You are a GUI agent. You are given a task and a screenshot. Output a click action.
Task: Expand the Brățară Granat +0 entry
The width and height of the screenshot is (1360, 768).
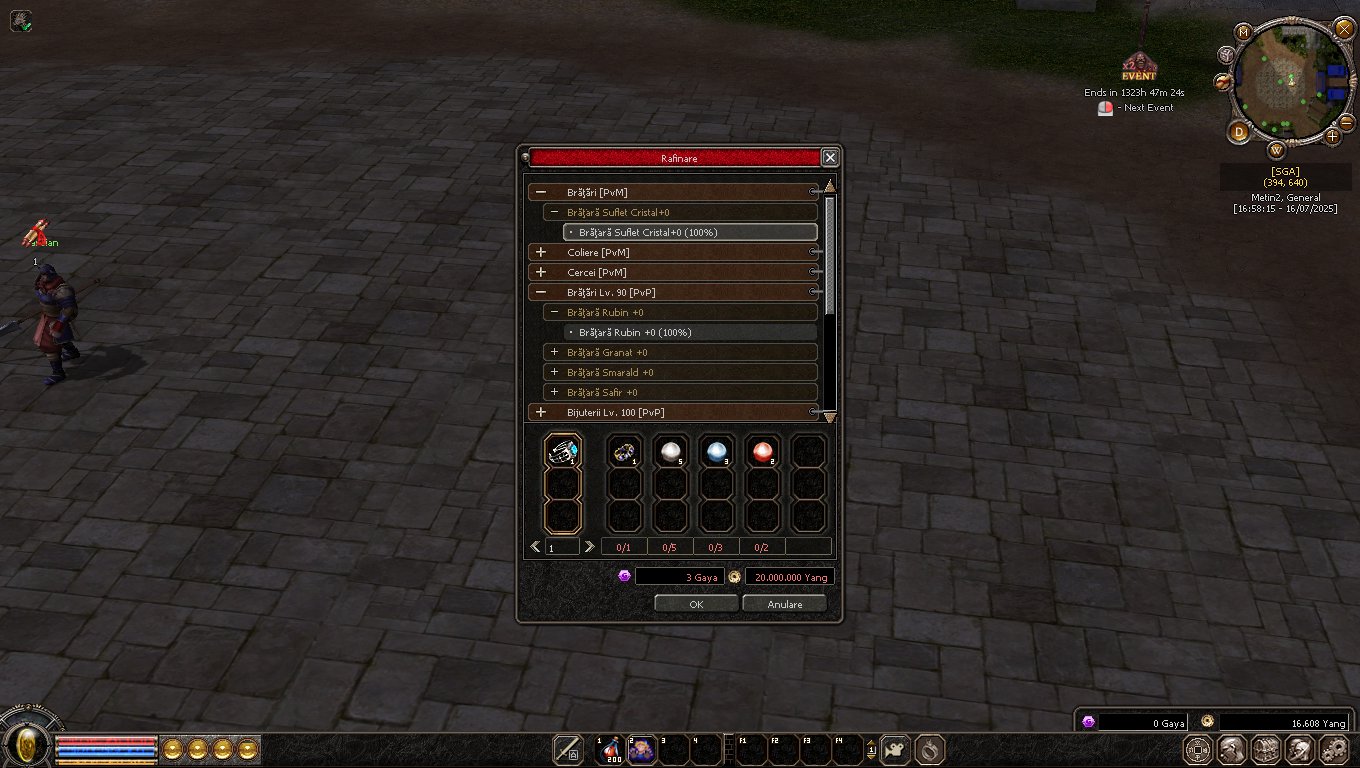(555, 352)
